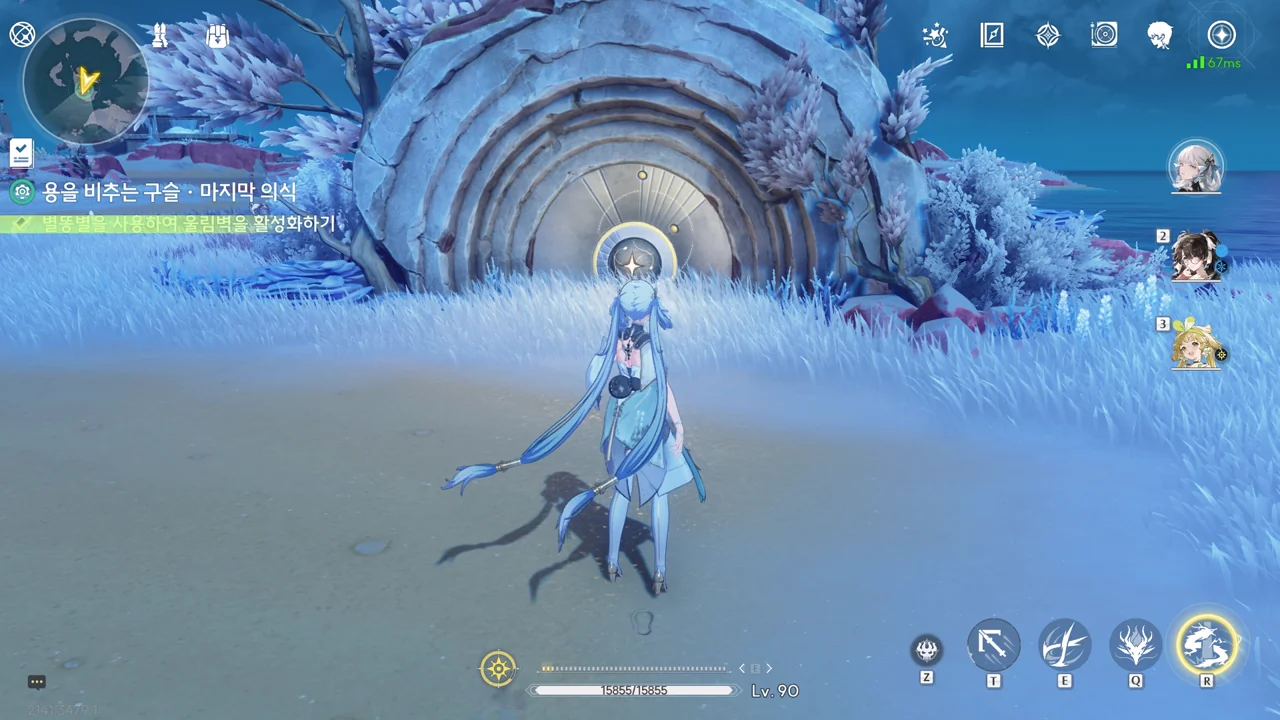Screen dimensions: 1280x720
Task: Select the tracked quest title 용을 비추는 구슬
Action: pos(169,191)
